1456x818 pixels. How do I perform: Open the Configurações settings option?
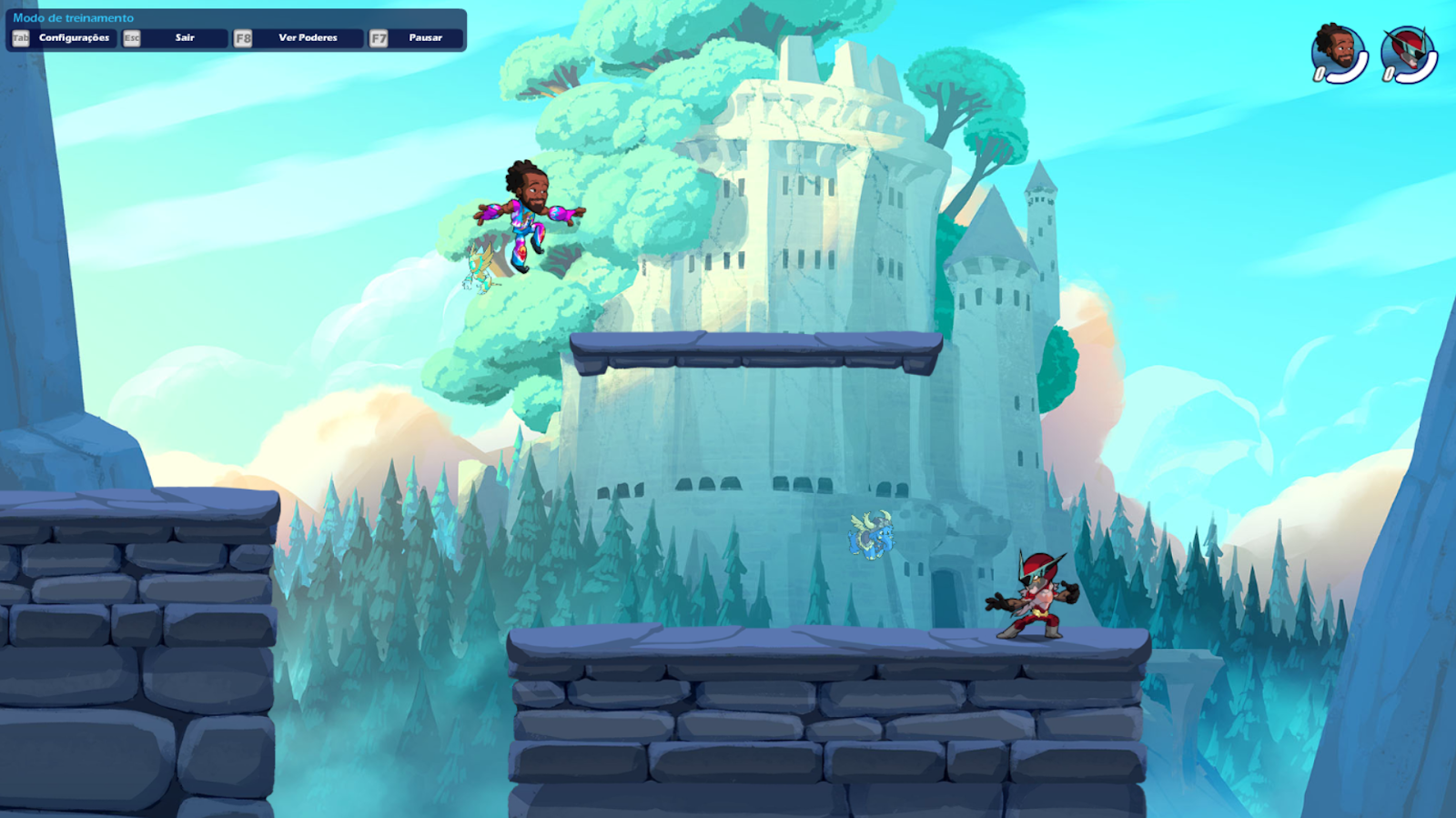[x=74, y=38]
